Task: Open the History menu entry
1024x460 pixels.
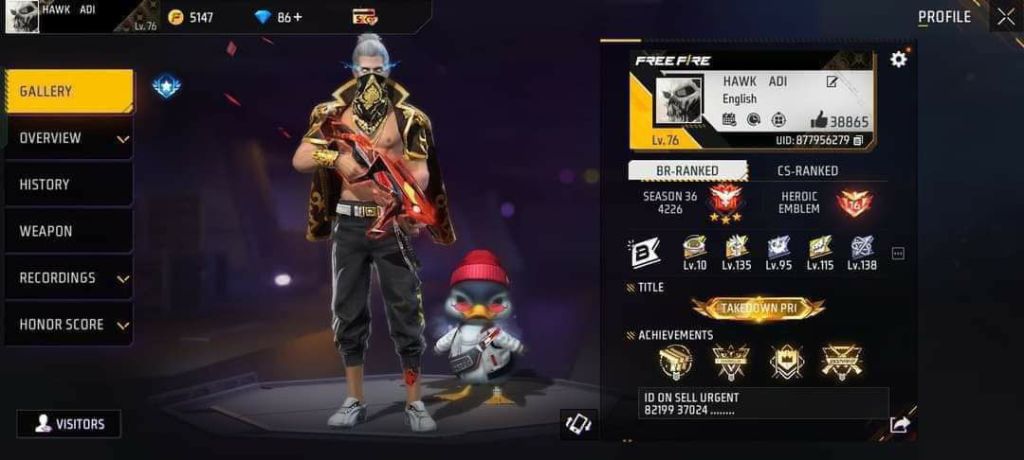Action: 69,184
